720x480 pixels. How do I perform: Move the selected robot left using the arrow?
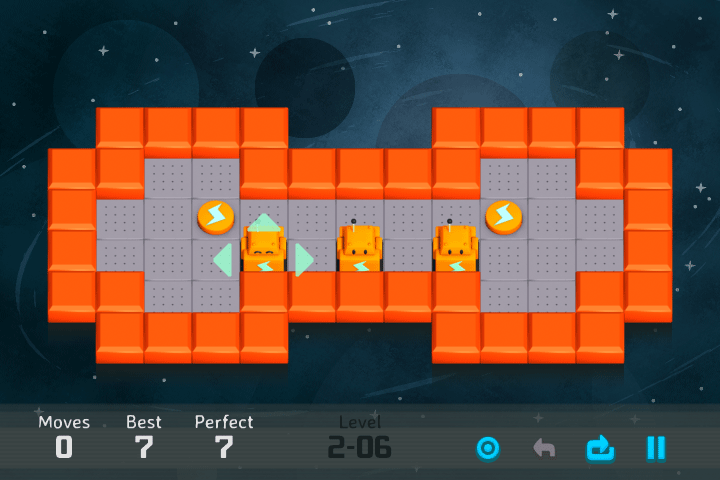click(224, 260)
